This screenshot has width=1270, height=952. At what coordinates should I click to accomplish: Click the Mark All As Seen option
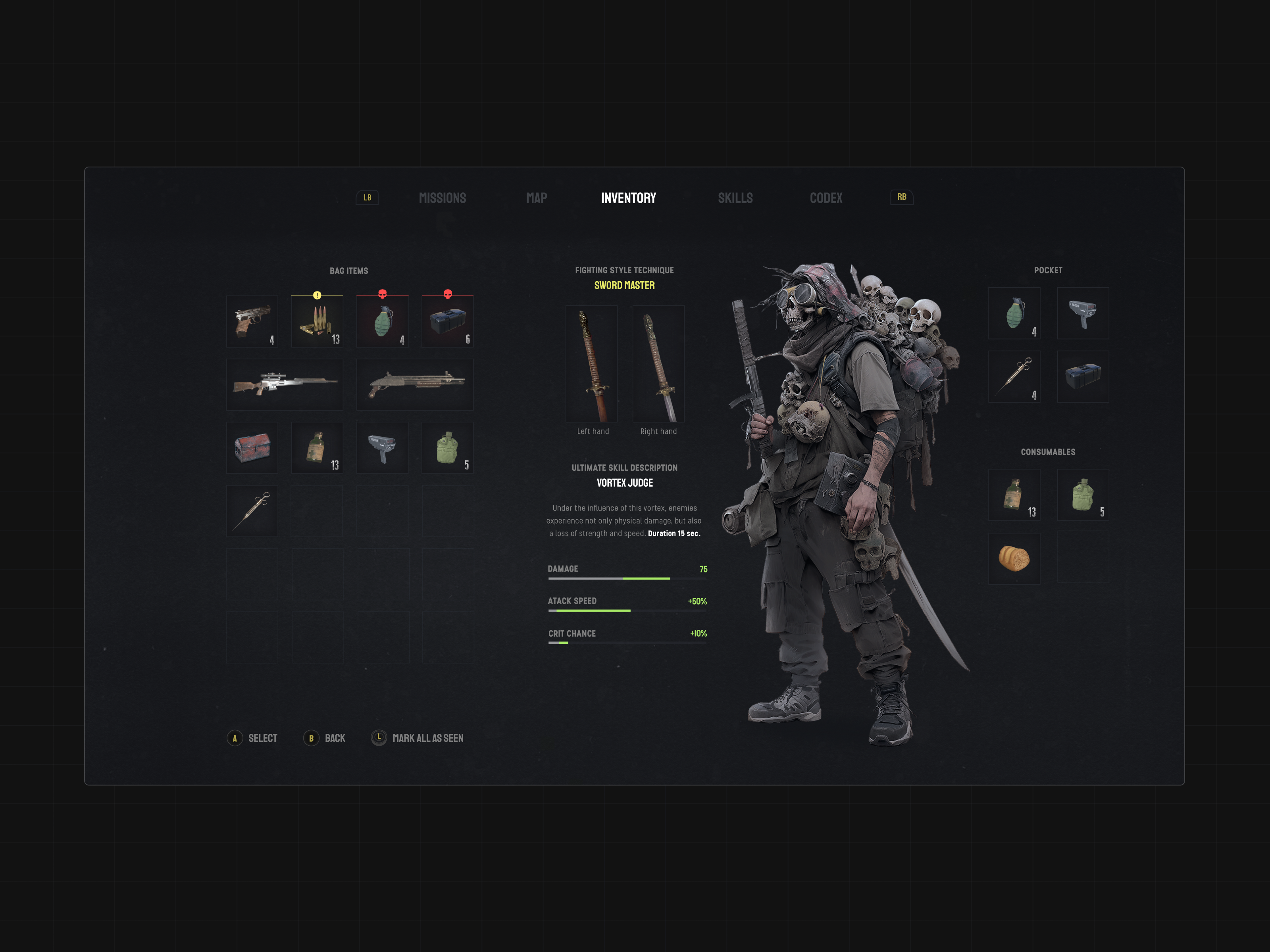pyautogui.click(x=427, y=738)
